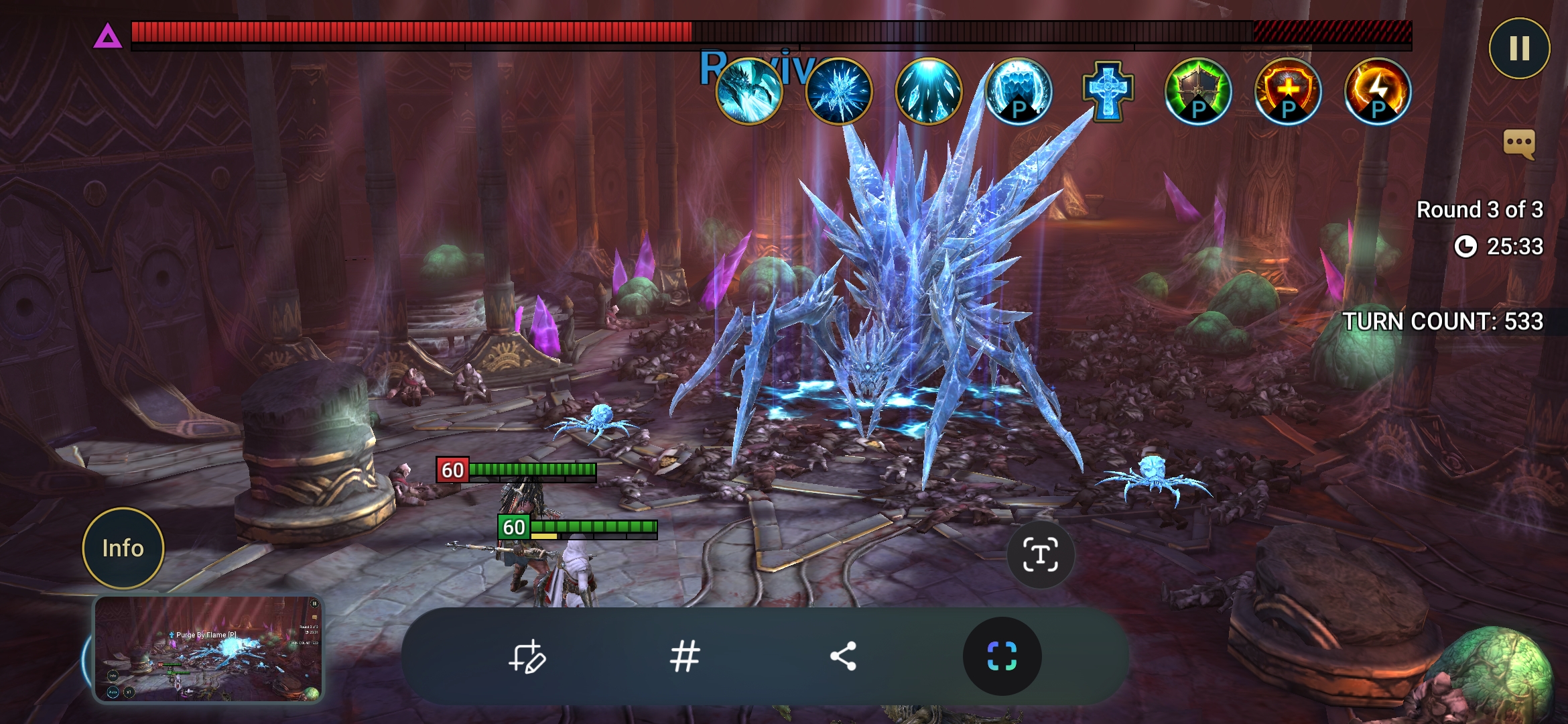Image resolution: width=1568 pixels, height=724 pixels.
Task: Inspect the red shield plus passive icon
Action: tap(1288, 91)
